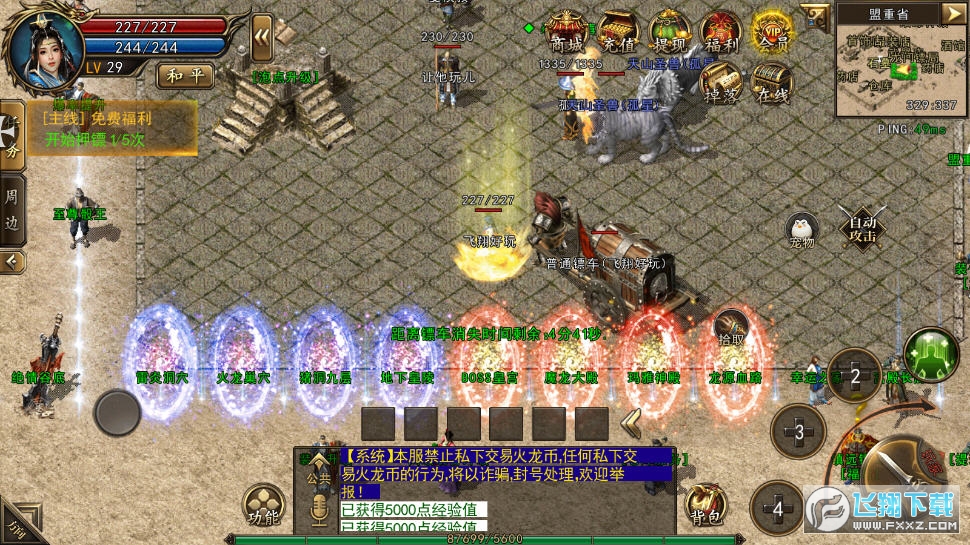Open the 功能 functions menu
Viewport: 970px width, 545px height.
coord(264,506)
